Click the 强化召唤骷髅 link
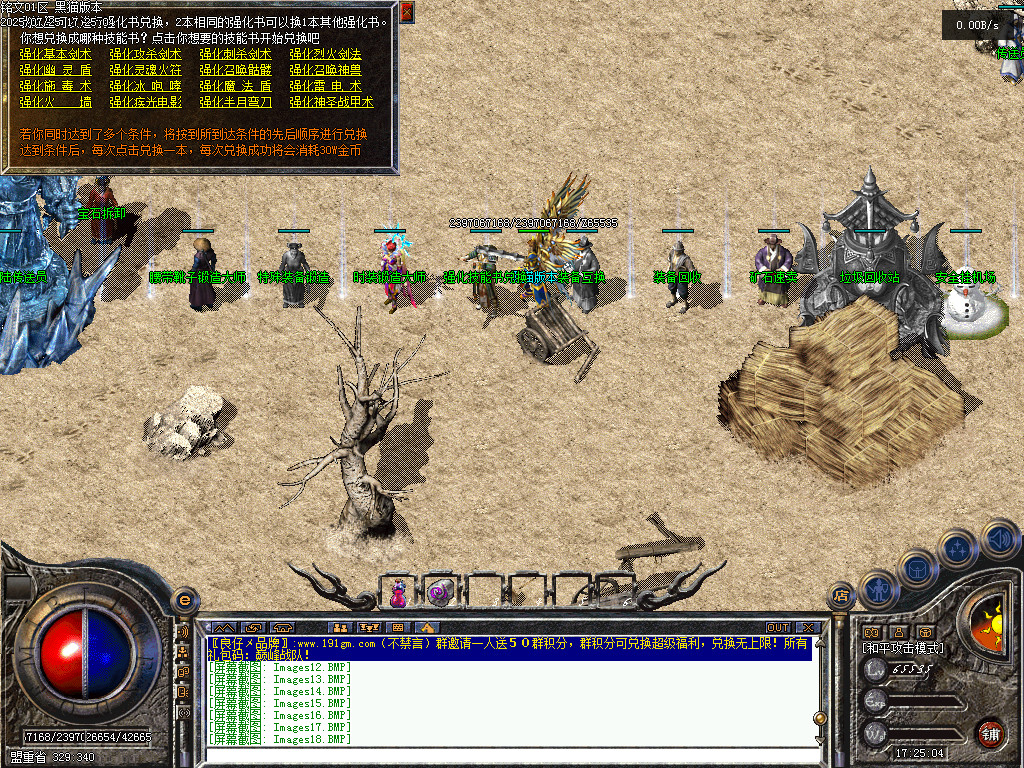The width and height of the screenshot is (1024, 768). point(235,70)
